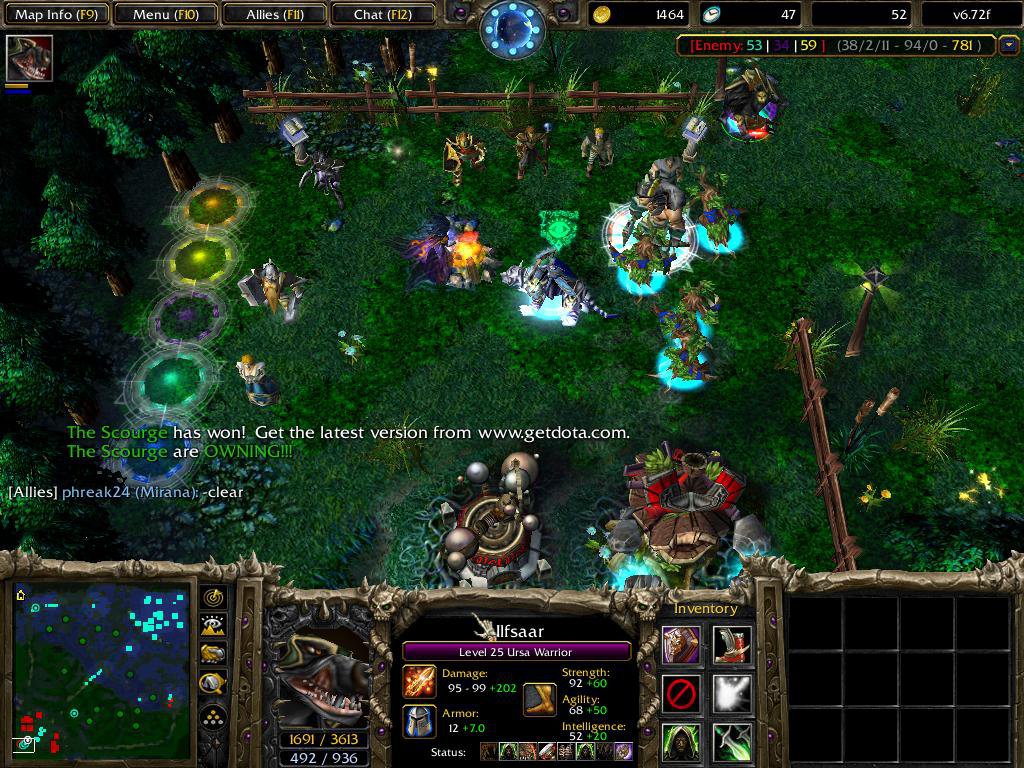Select the red prohibition sign inventory slot

tap(681, 693)
